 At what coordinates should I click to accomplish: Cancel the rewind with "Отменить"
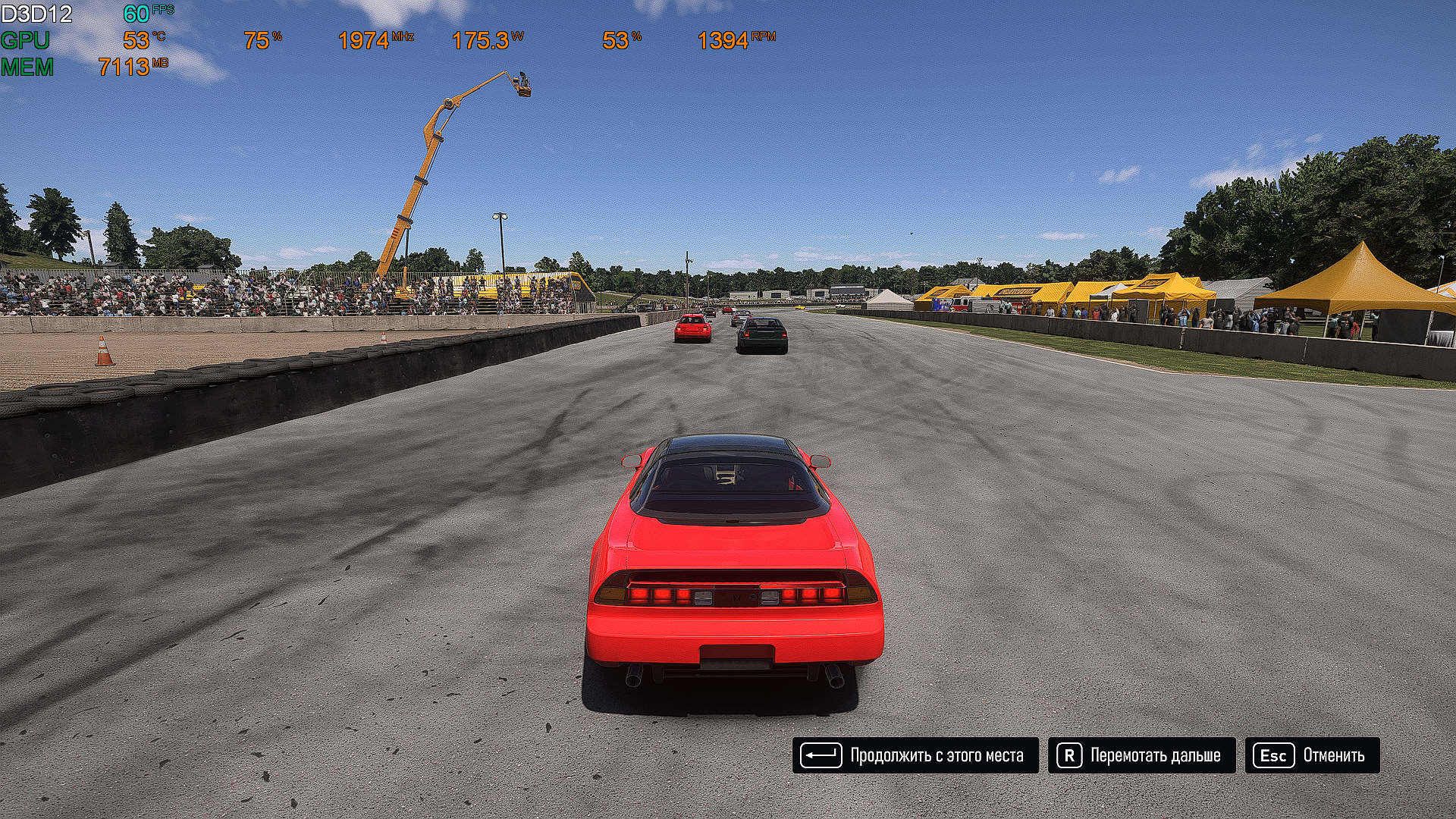(x=1312, y=755)
